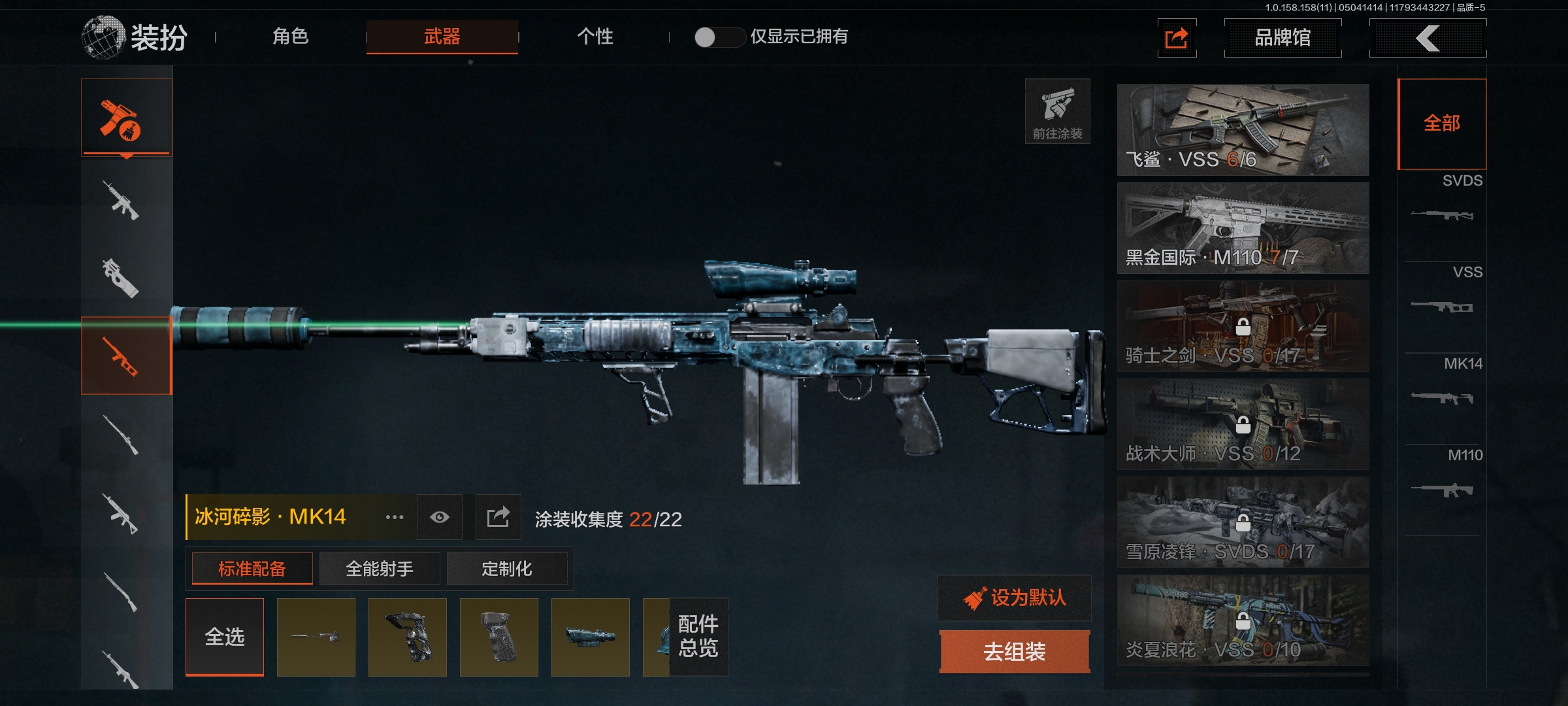
Task: Open the 配件总览 attachments overview
Action: click(x=698, y=637)
